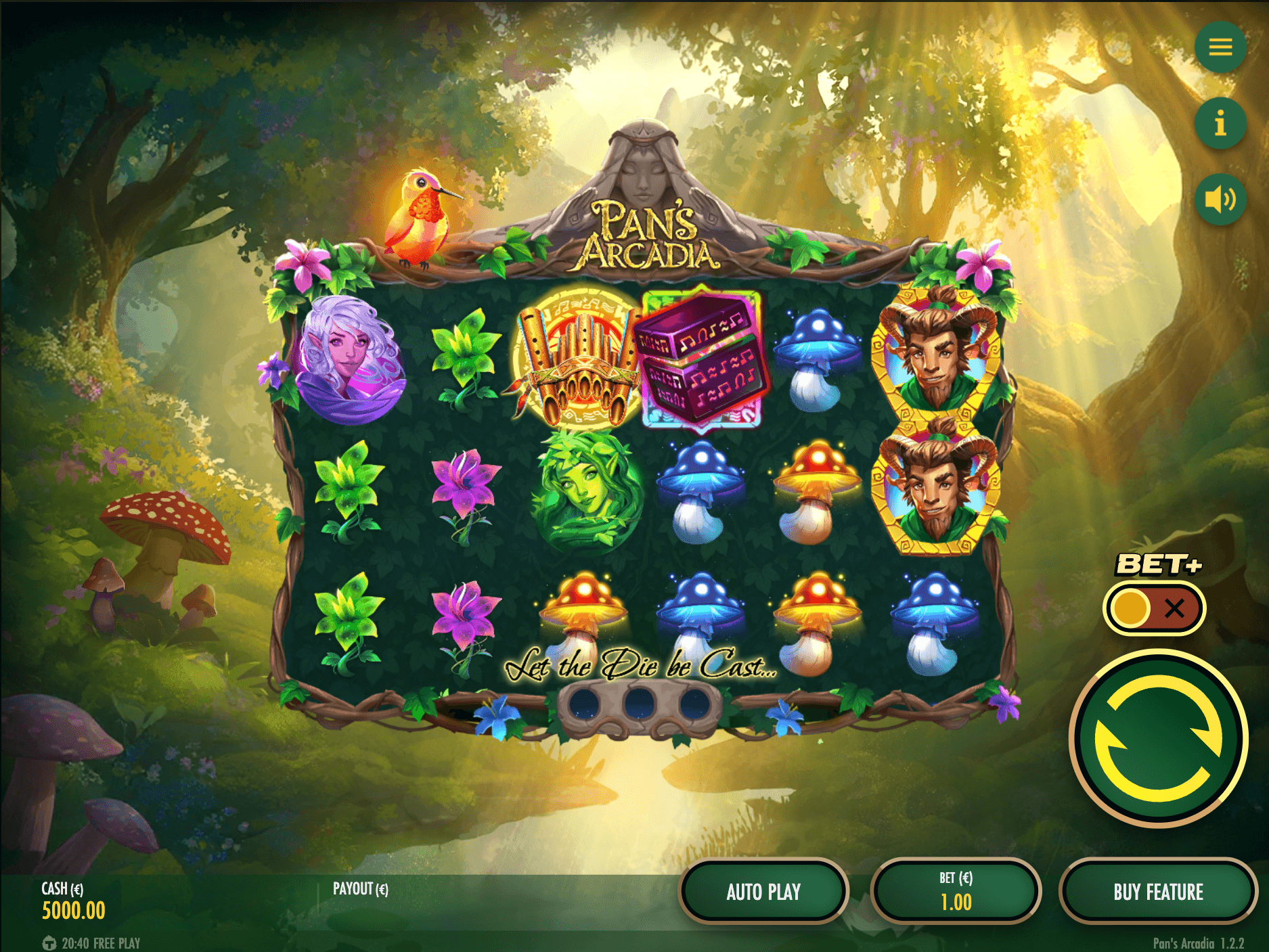This screenshot has width=1269, height=952.
Task: Click the Thunderkick logo next to the Free Play timer
Action: [51, 942]
